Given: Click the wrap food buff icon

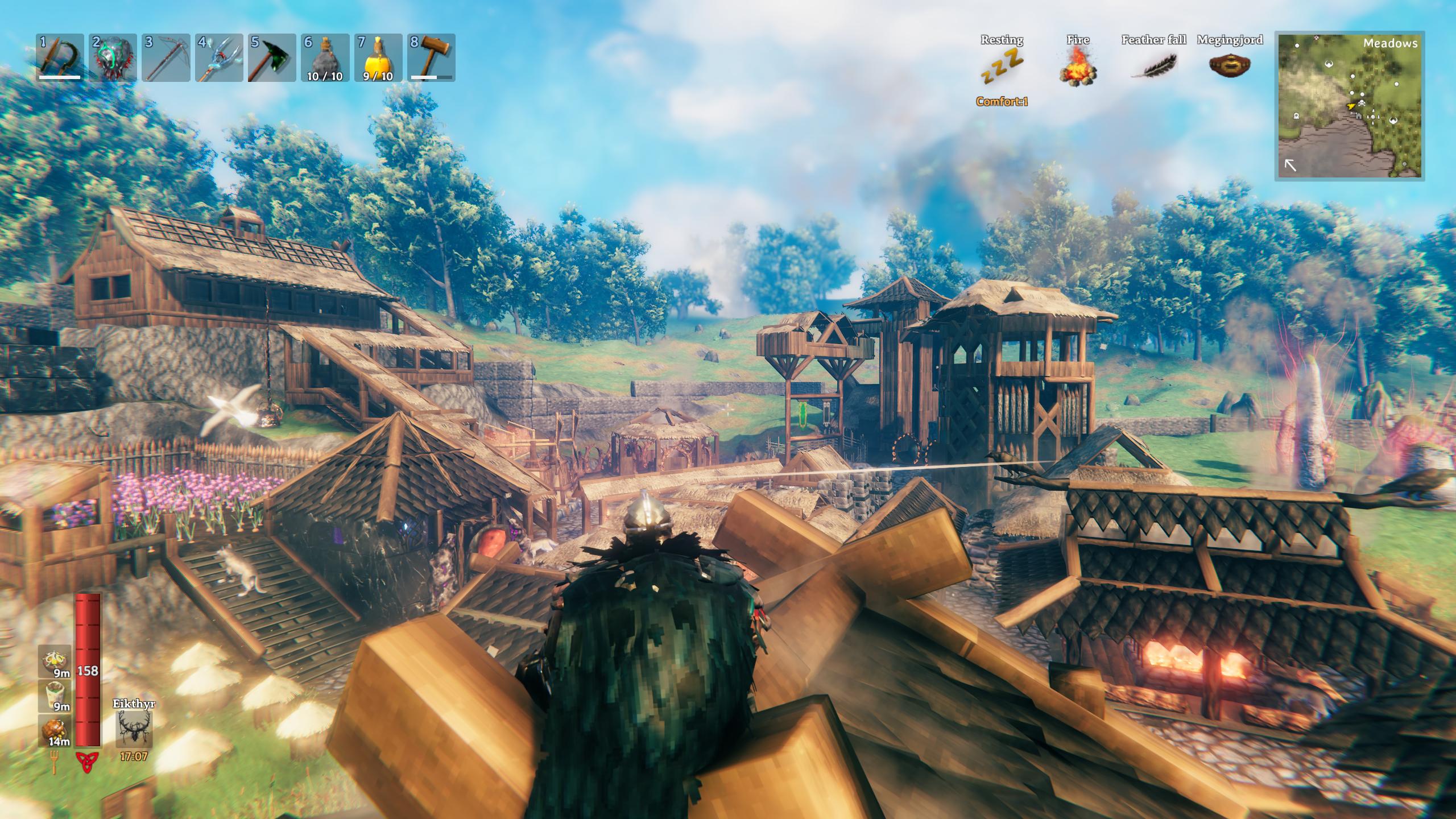Looking at the screenshot, I should (x=55, y=696).
